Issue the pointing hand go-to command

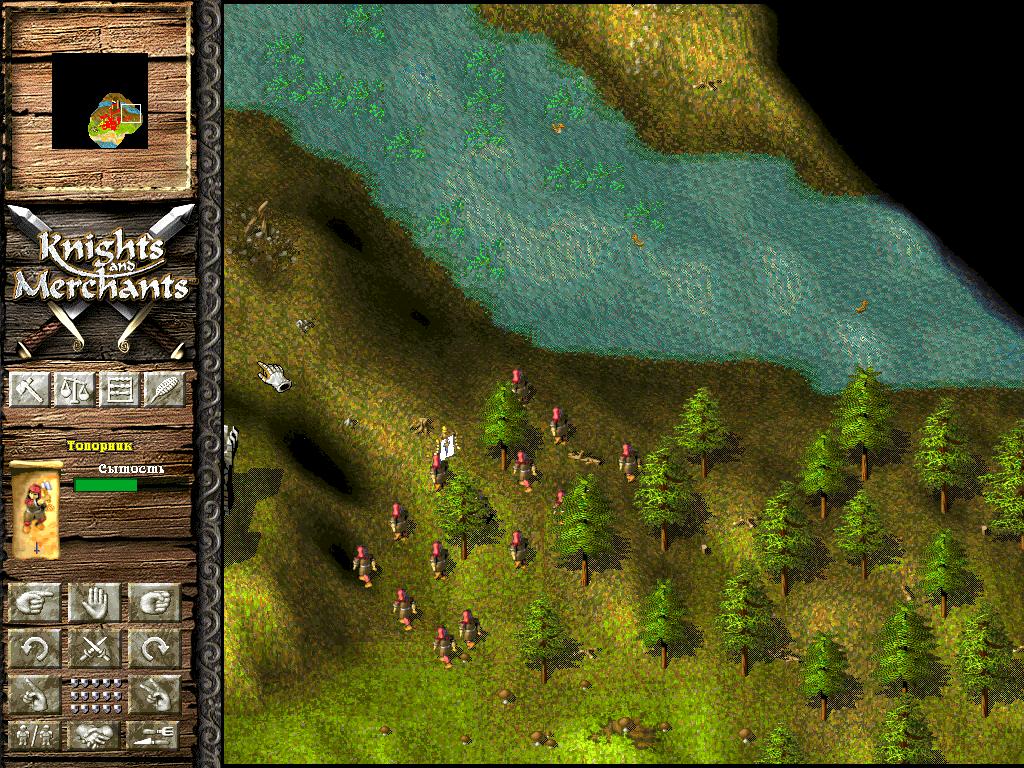click(x=35, y=603)
